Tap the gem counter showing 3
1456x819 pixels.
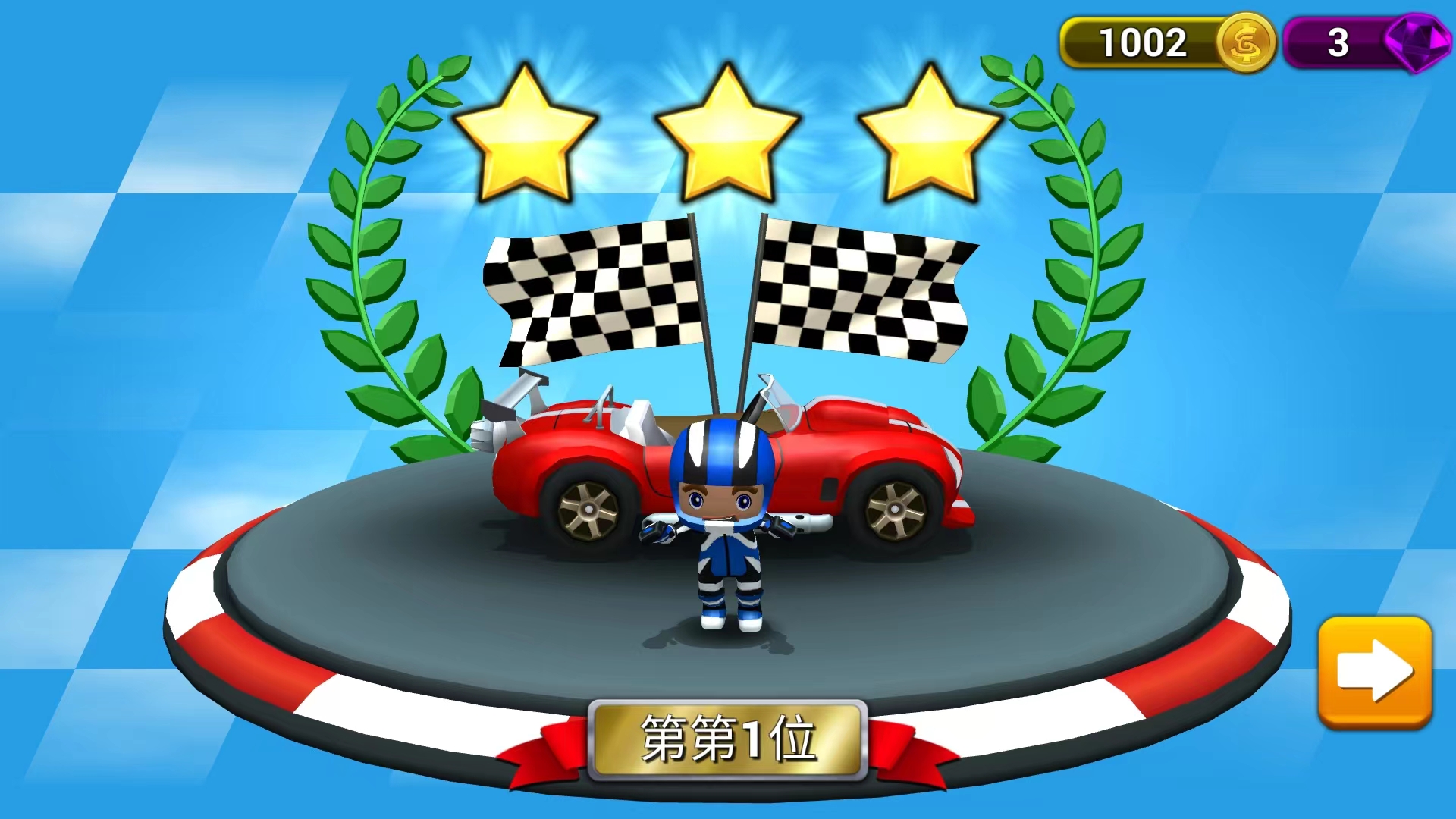pyautogui.click(x=1337, y=43)
